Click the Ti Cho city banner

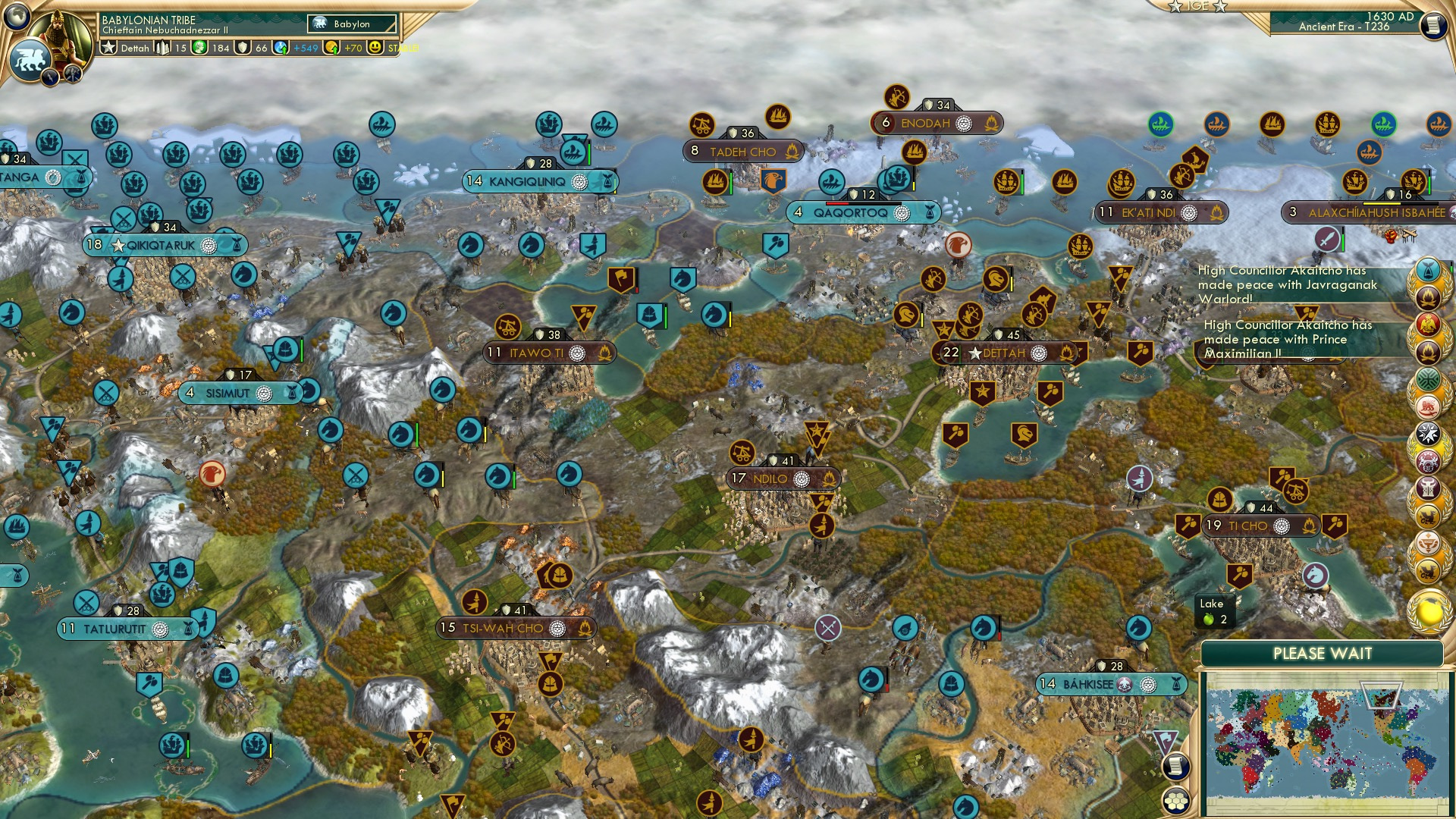point(1248,526)
